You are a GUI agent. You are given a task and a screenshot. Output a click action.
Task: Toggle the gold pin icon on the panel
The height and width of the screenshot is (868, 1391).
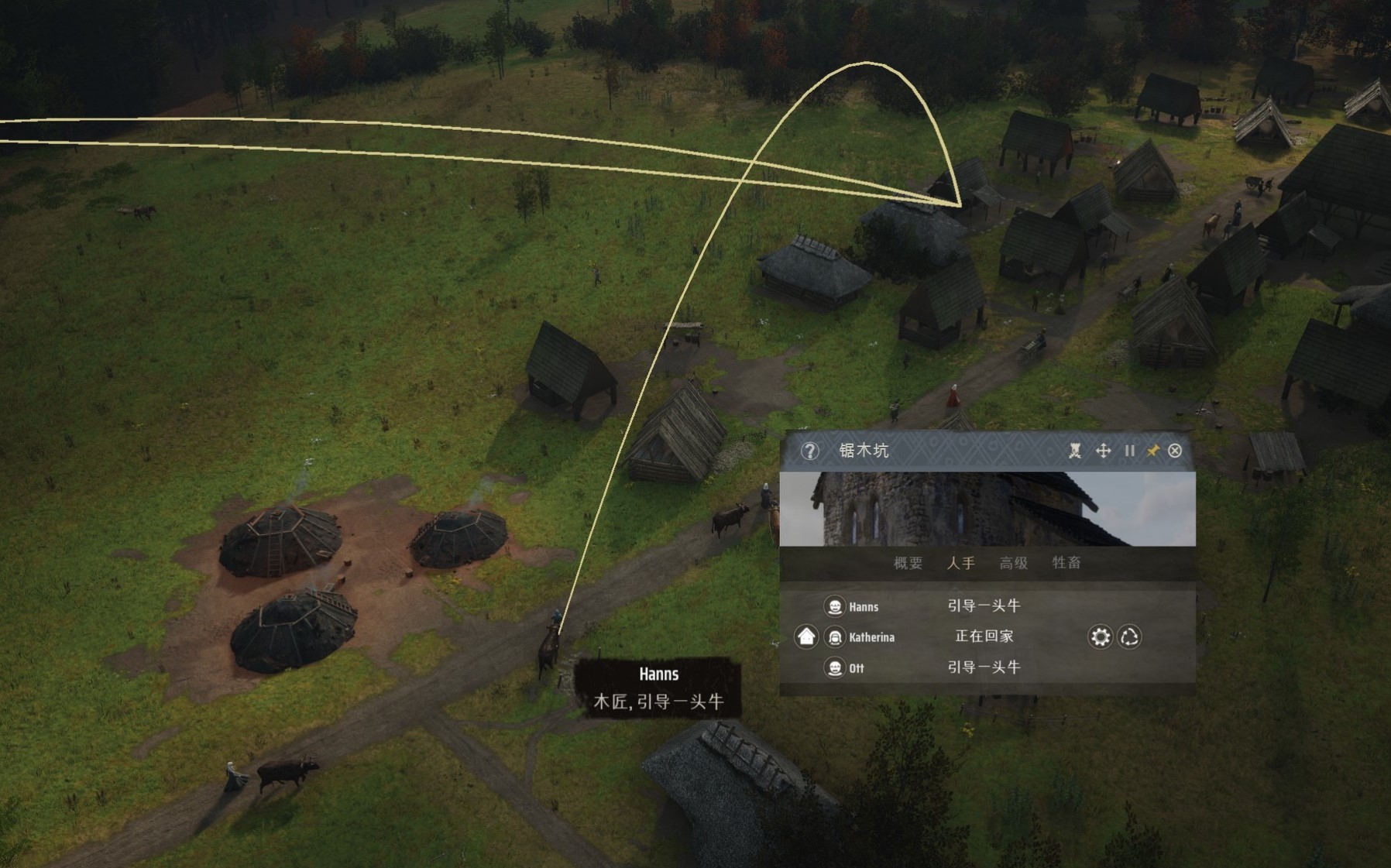(x=1152, y=451)
